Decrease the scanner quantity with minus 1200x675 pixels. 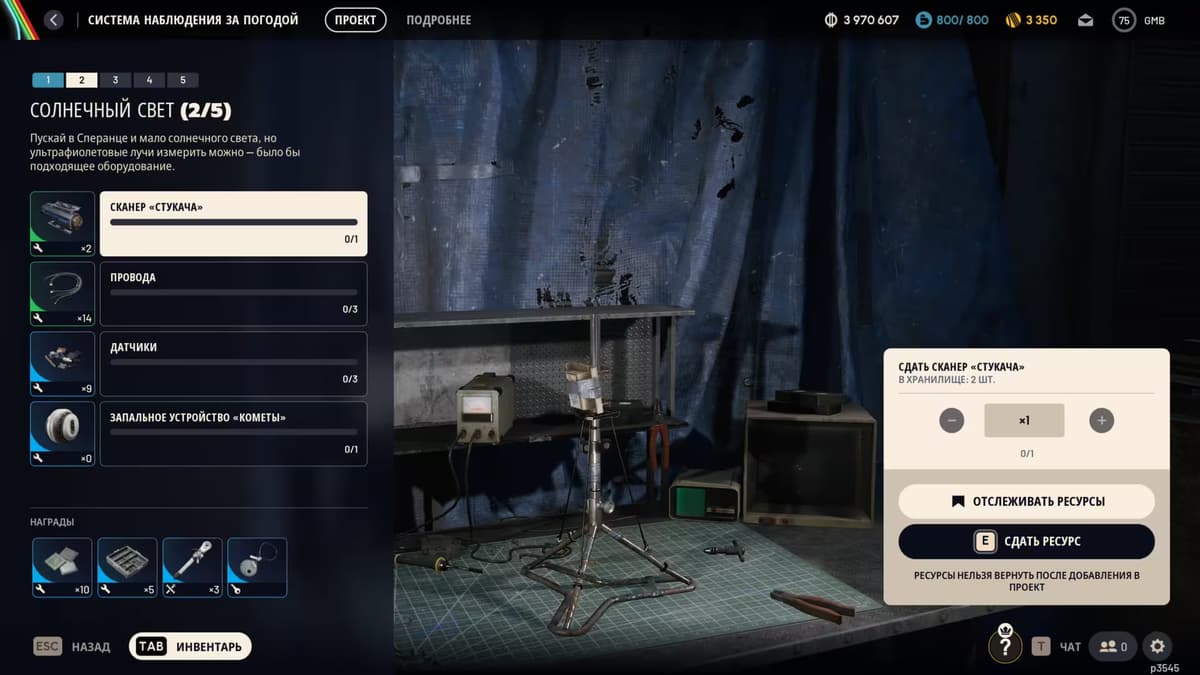(x=952, y=421)
